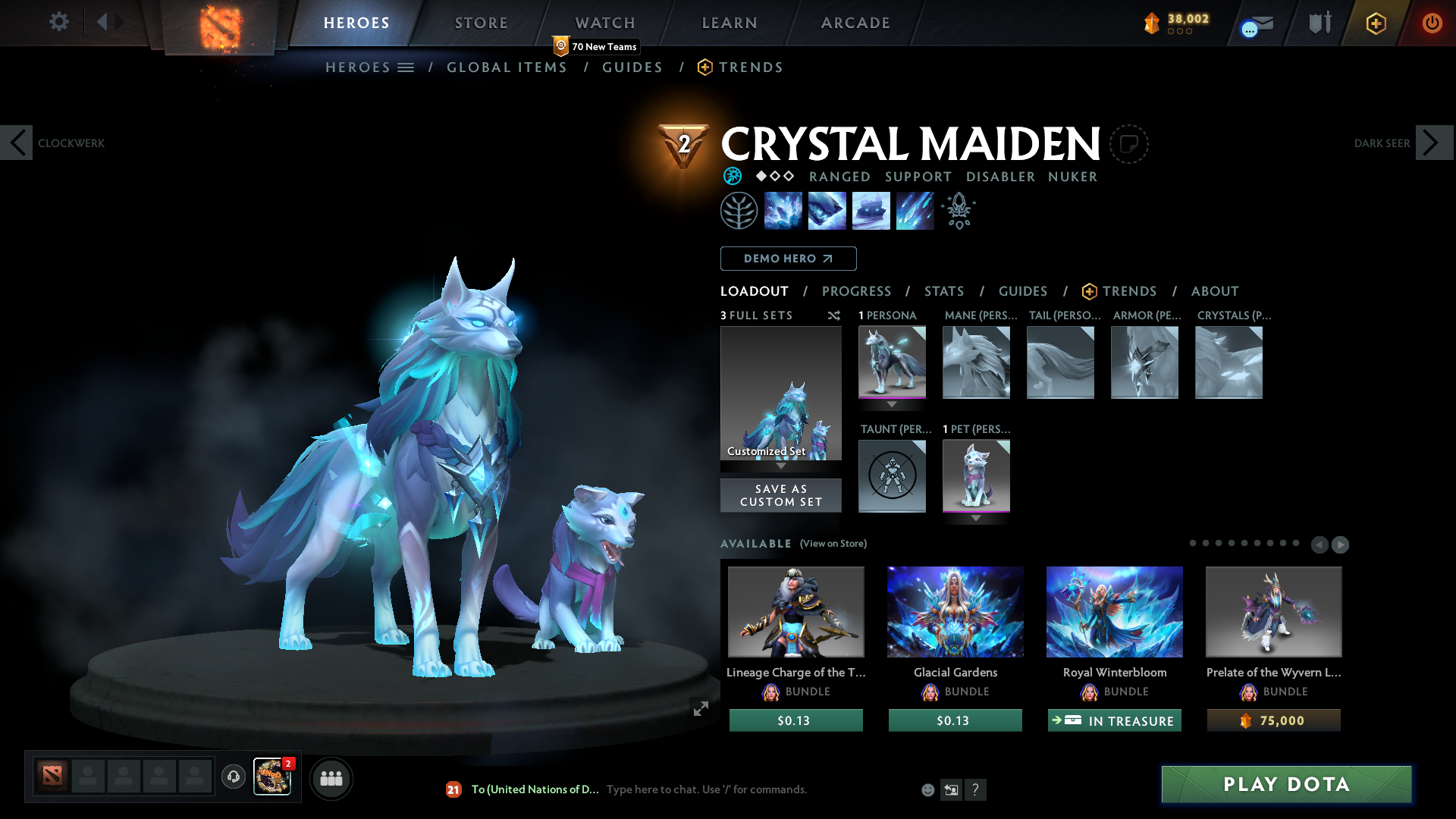Switch to the Progress tab
1456x819 pixels.
click(857, 291)
